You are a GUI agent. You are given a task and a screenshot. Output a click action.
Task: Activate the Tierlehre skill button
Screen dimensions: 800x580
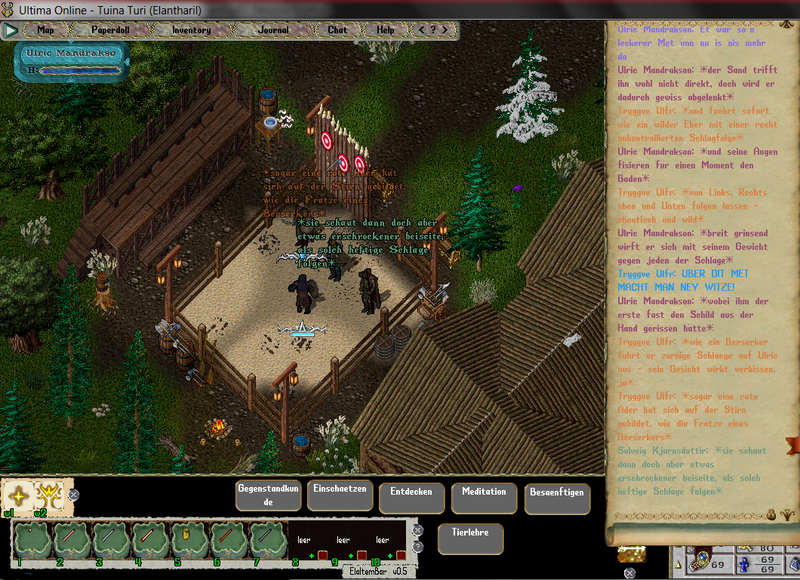coord(470,538)
